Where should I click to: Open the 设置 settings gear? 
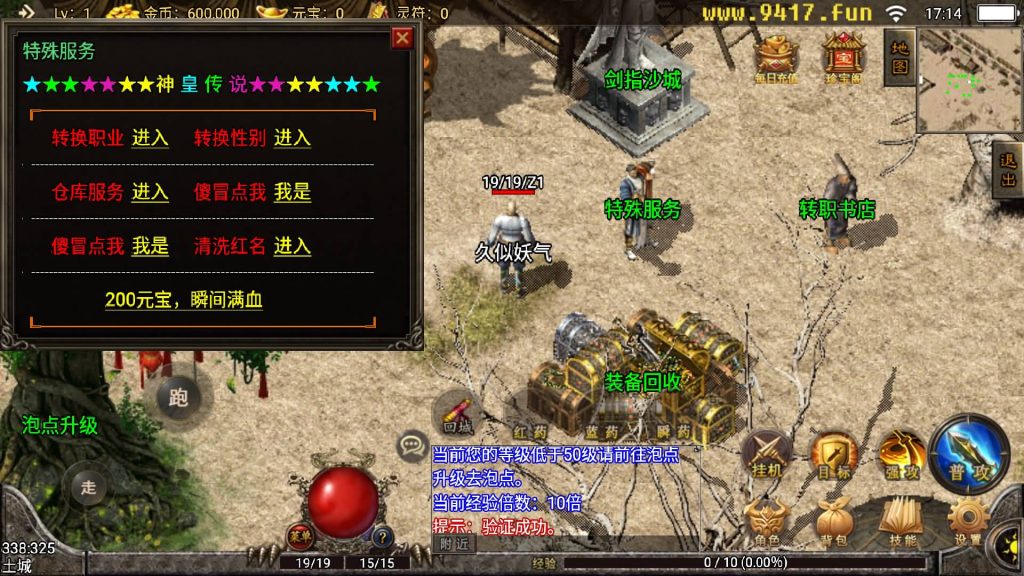[x=967, y=520]
